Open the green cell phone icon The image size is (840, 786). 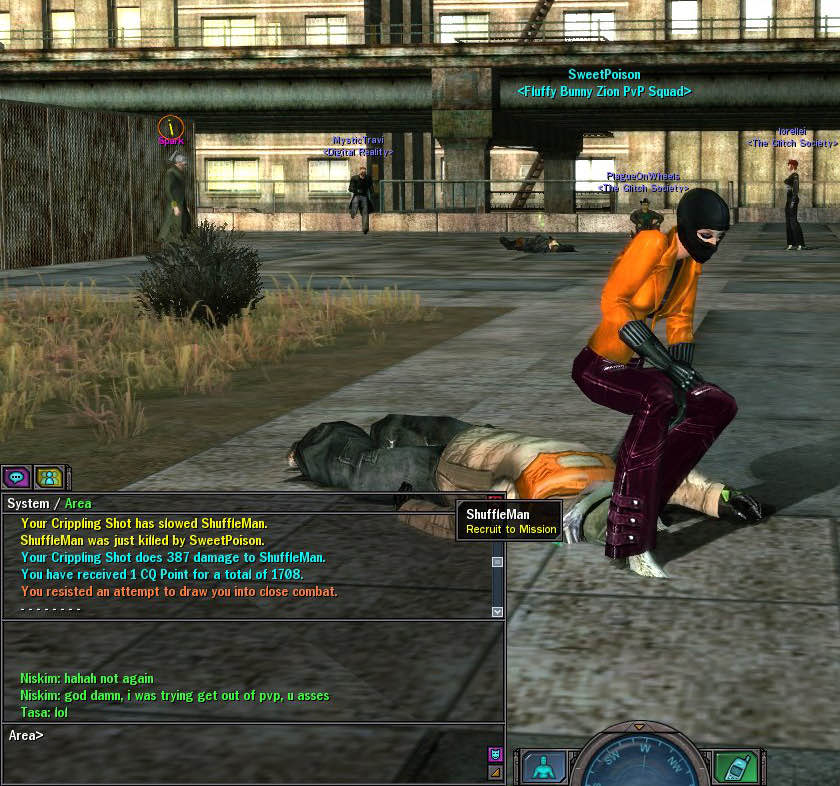[735, 767]
